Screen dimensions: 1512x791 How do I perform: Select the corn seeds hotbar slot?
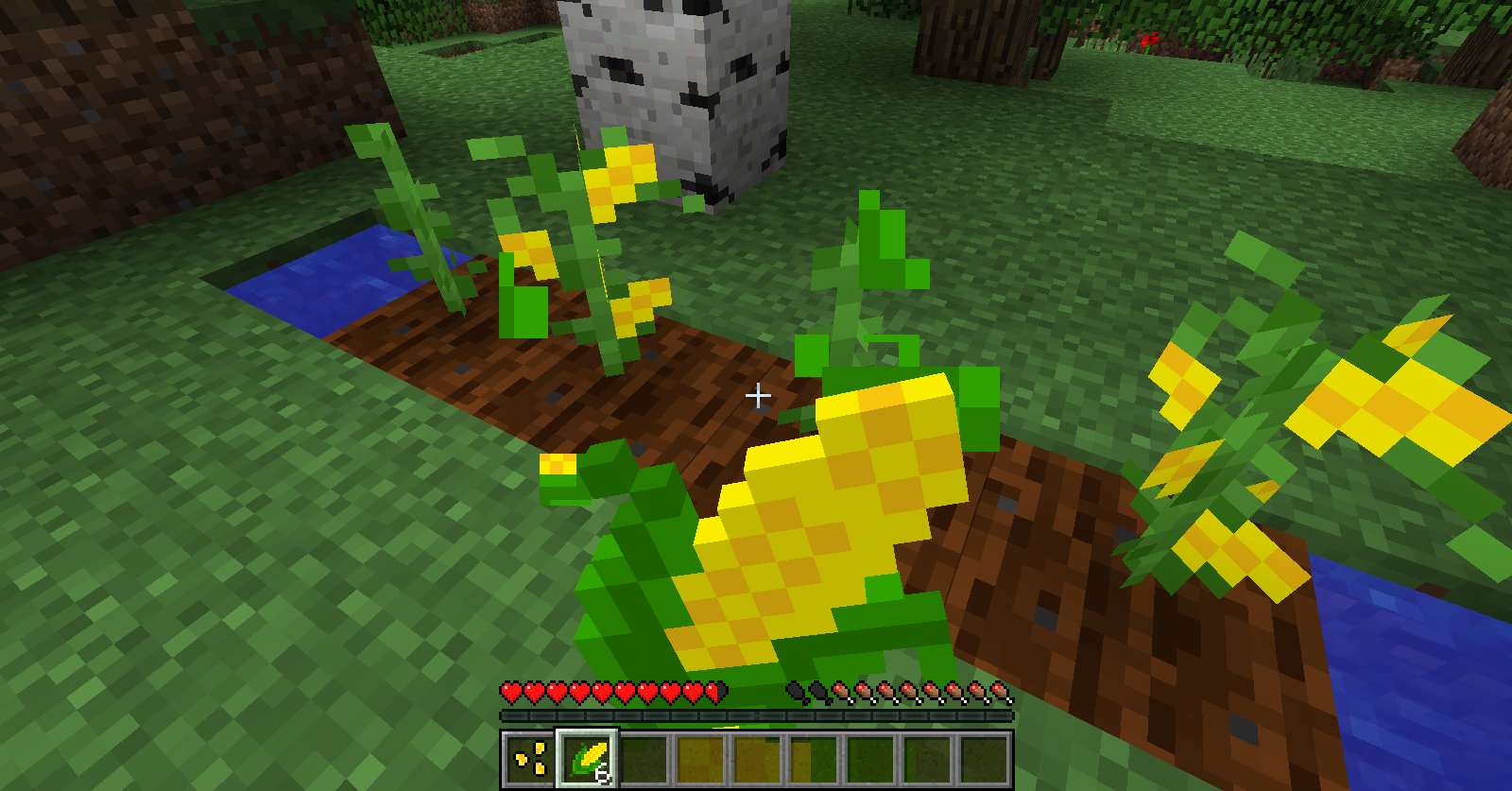click(x=530, y=758)
